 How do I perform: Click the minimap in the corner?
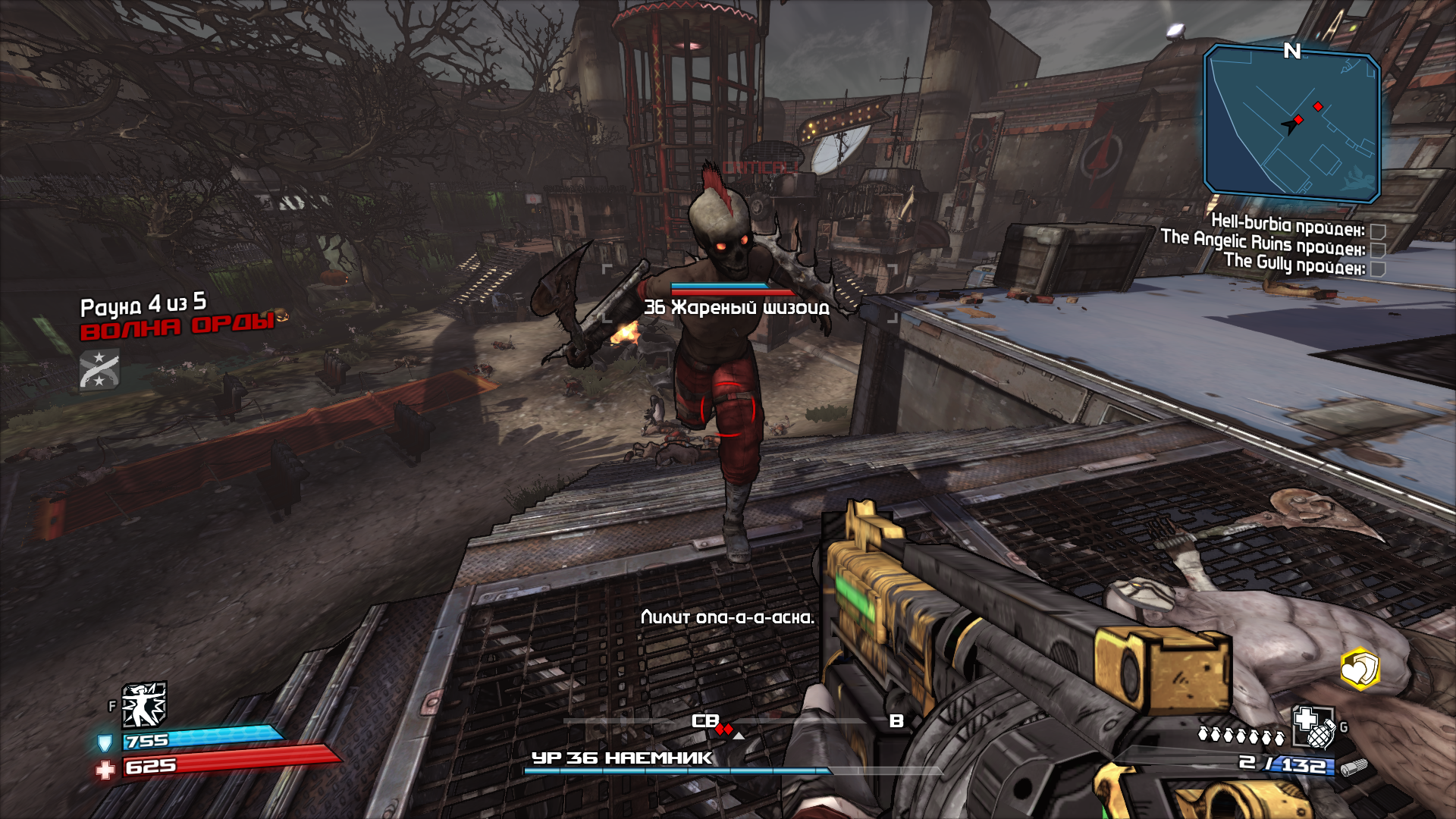coord(1291,123)
